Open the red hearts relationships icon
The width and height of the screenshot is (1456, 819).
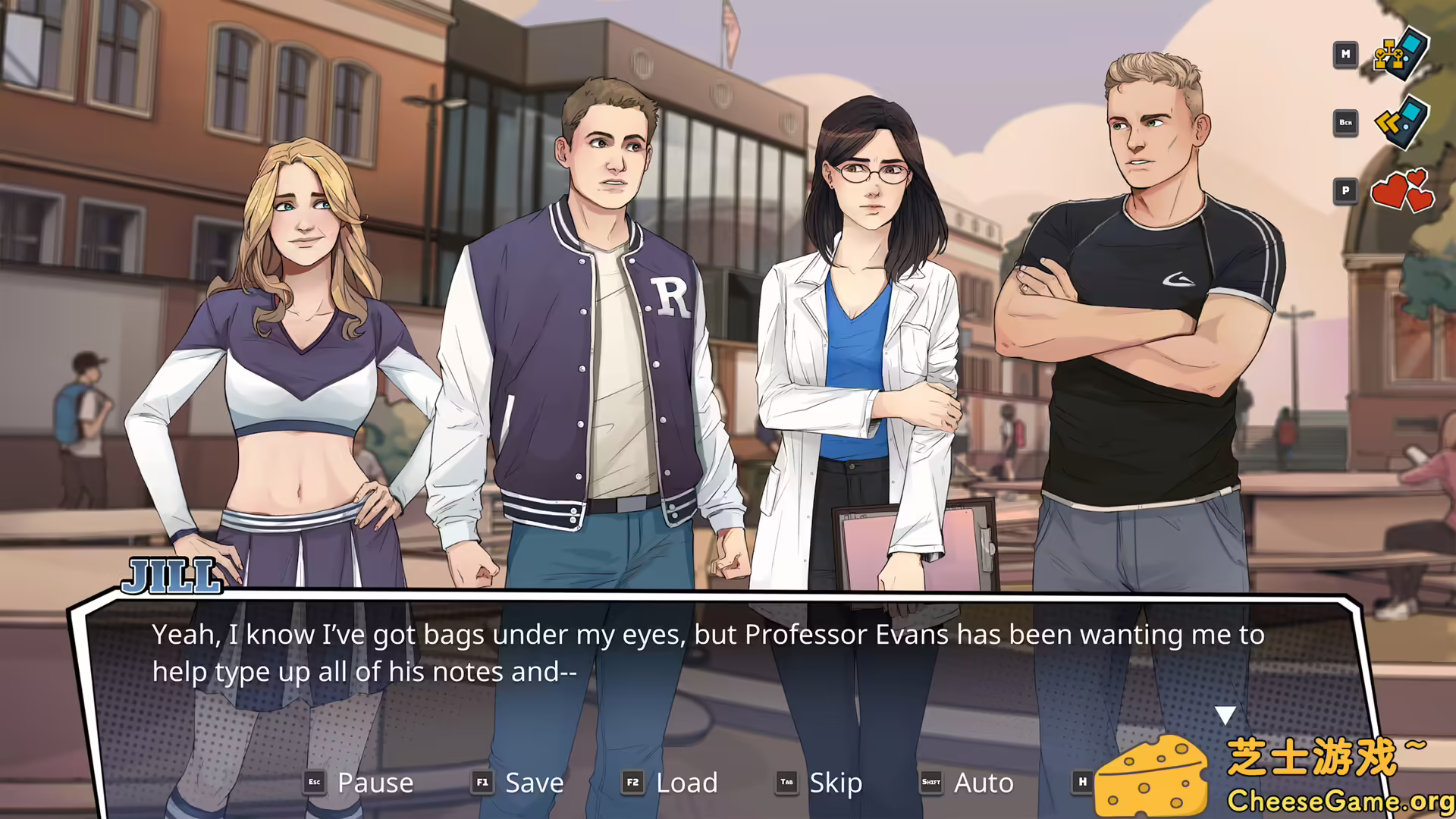(x=1401, y=190)
